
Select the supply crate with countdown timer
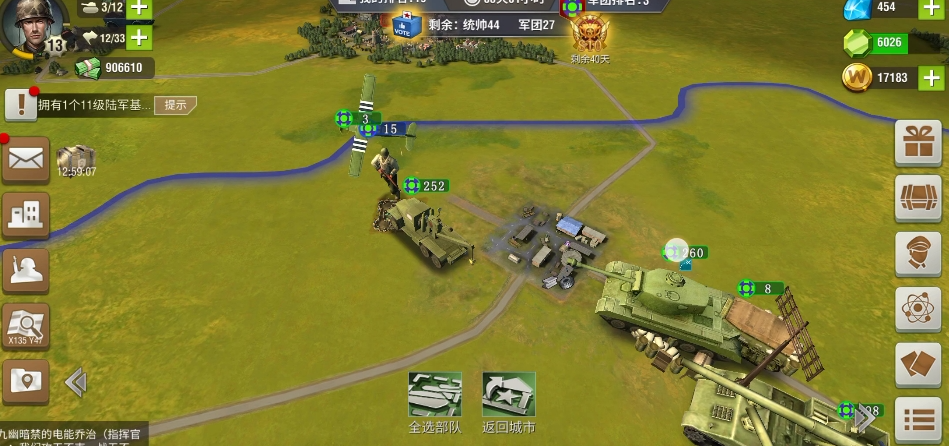(x=76, y=158)
